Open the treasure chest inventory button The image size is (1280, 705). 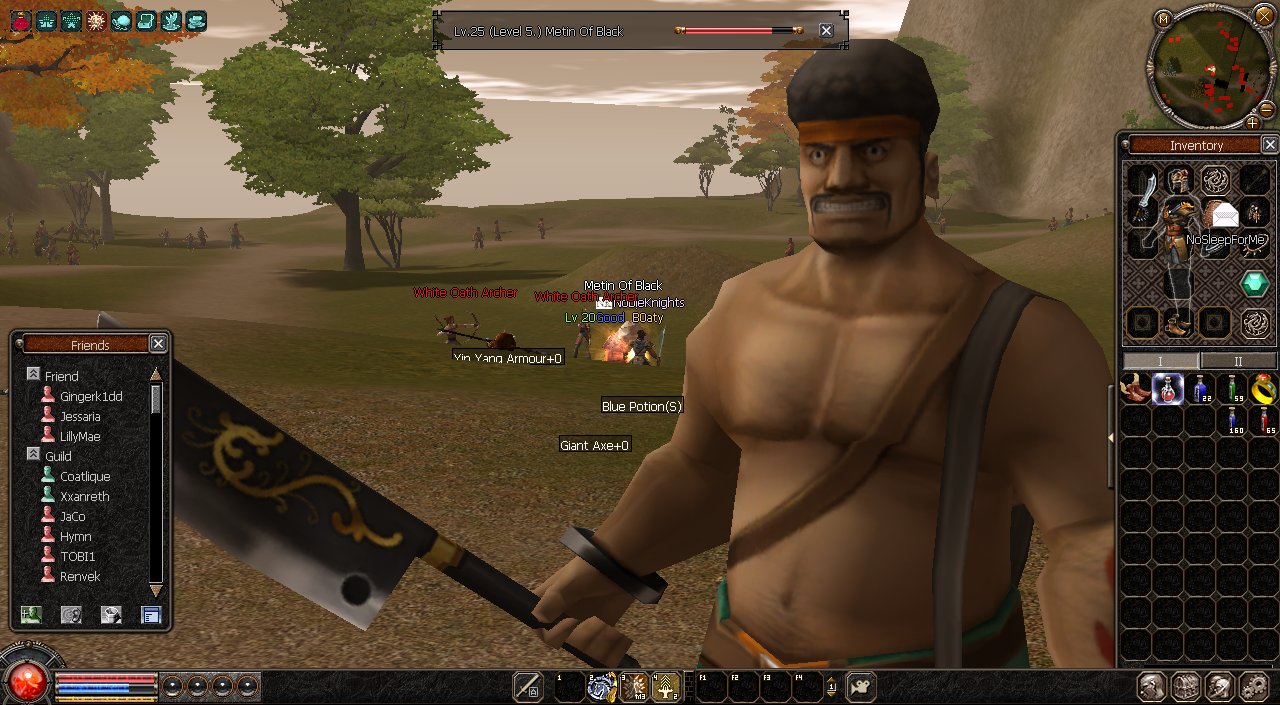1186,686
